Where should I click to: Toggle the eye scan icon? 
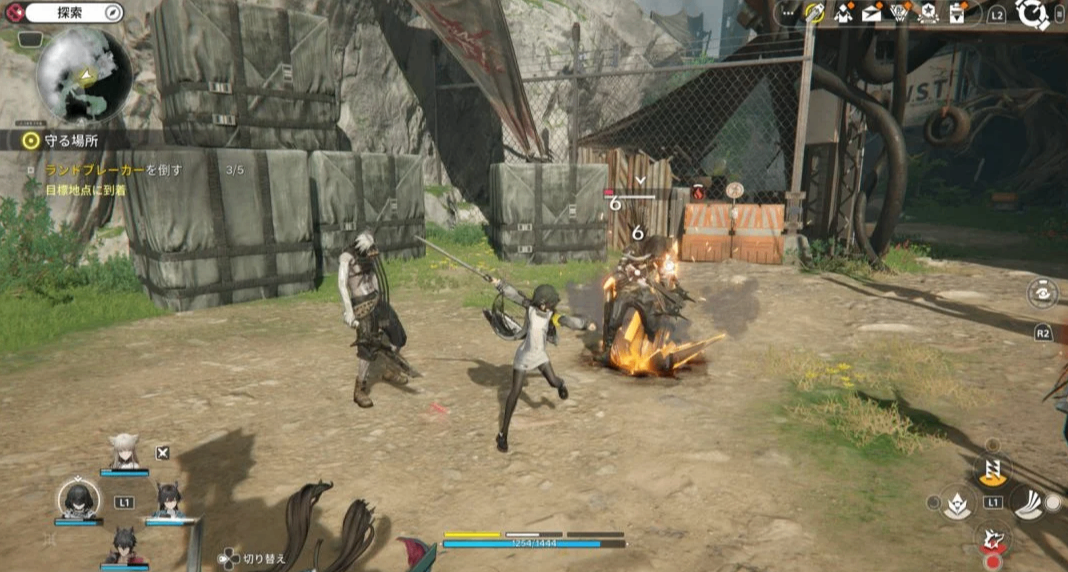[1043, 292]
